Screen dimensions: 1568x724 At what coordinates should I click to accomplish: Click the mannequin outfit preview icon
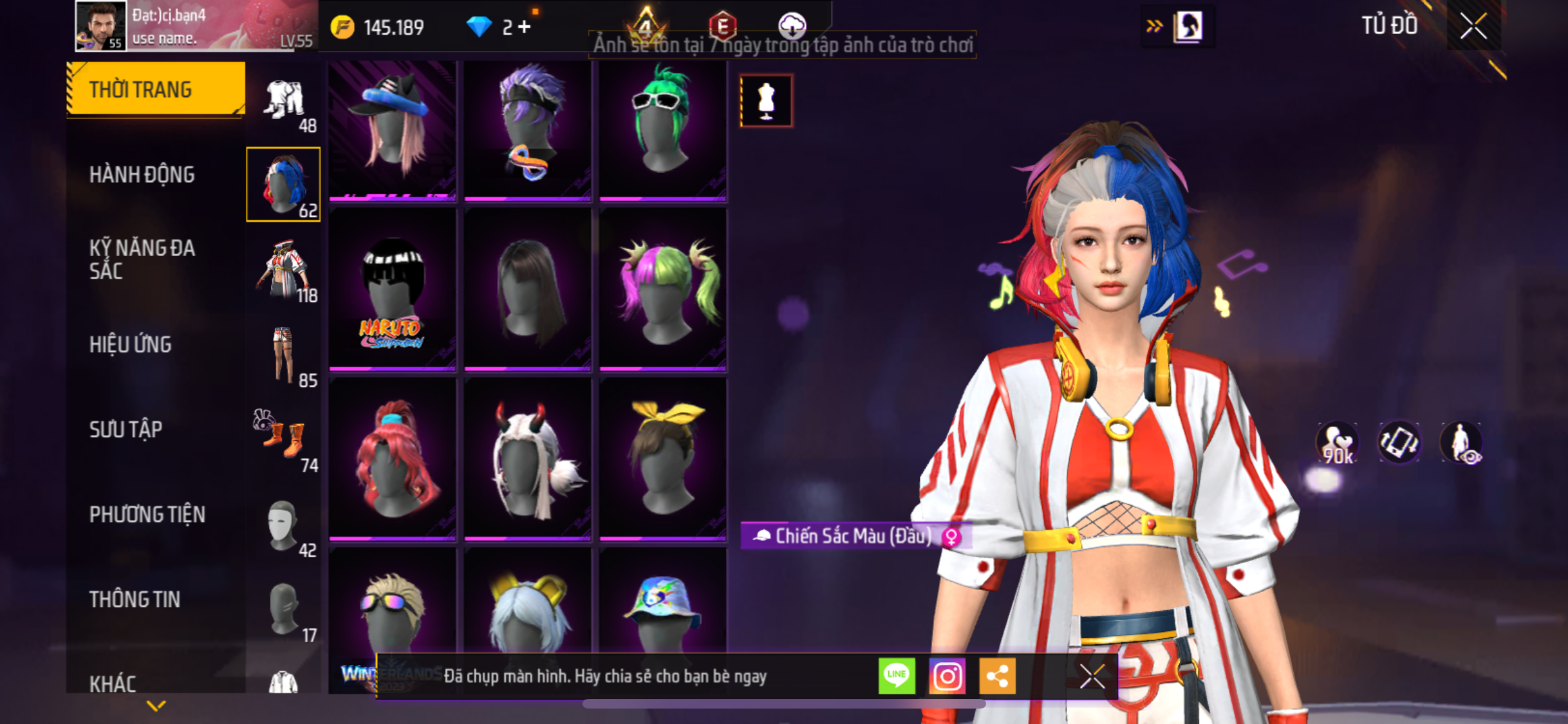click(766, 101)
